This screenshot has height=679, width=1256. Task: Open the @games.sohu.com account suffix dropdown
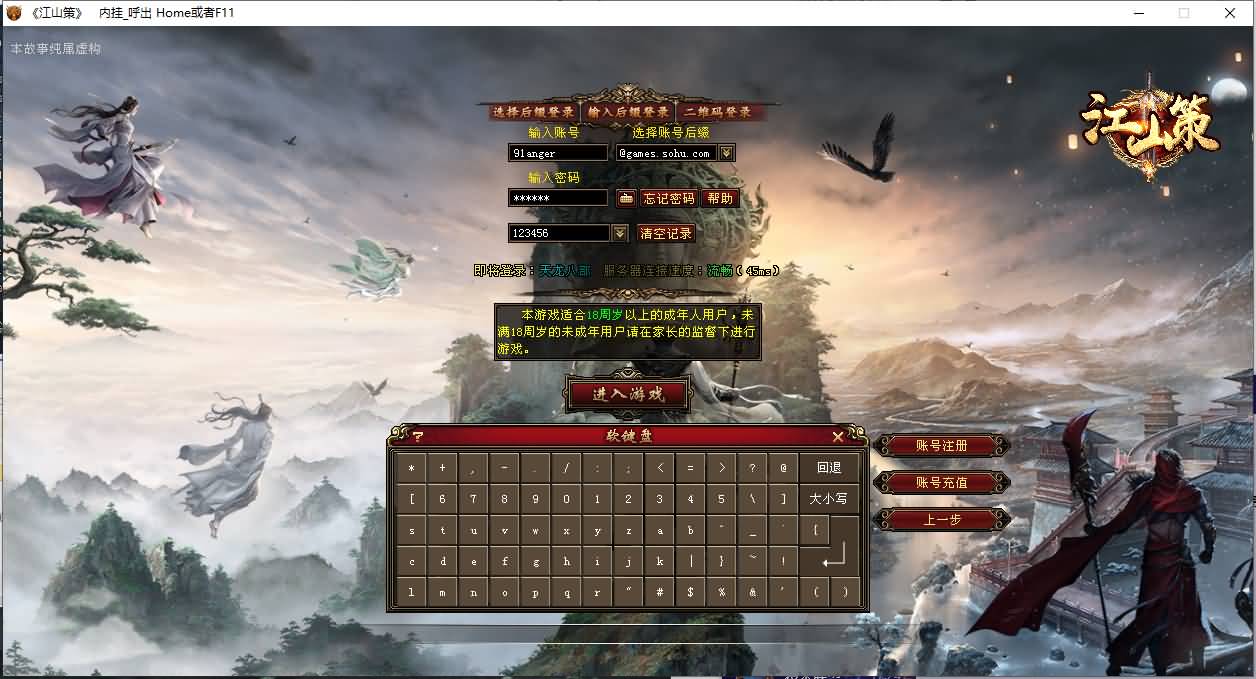coord(727,153)
